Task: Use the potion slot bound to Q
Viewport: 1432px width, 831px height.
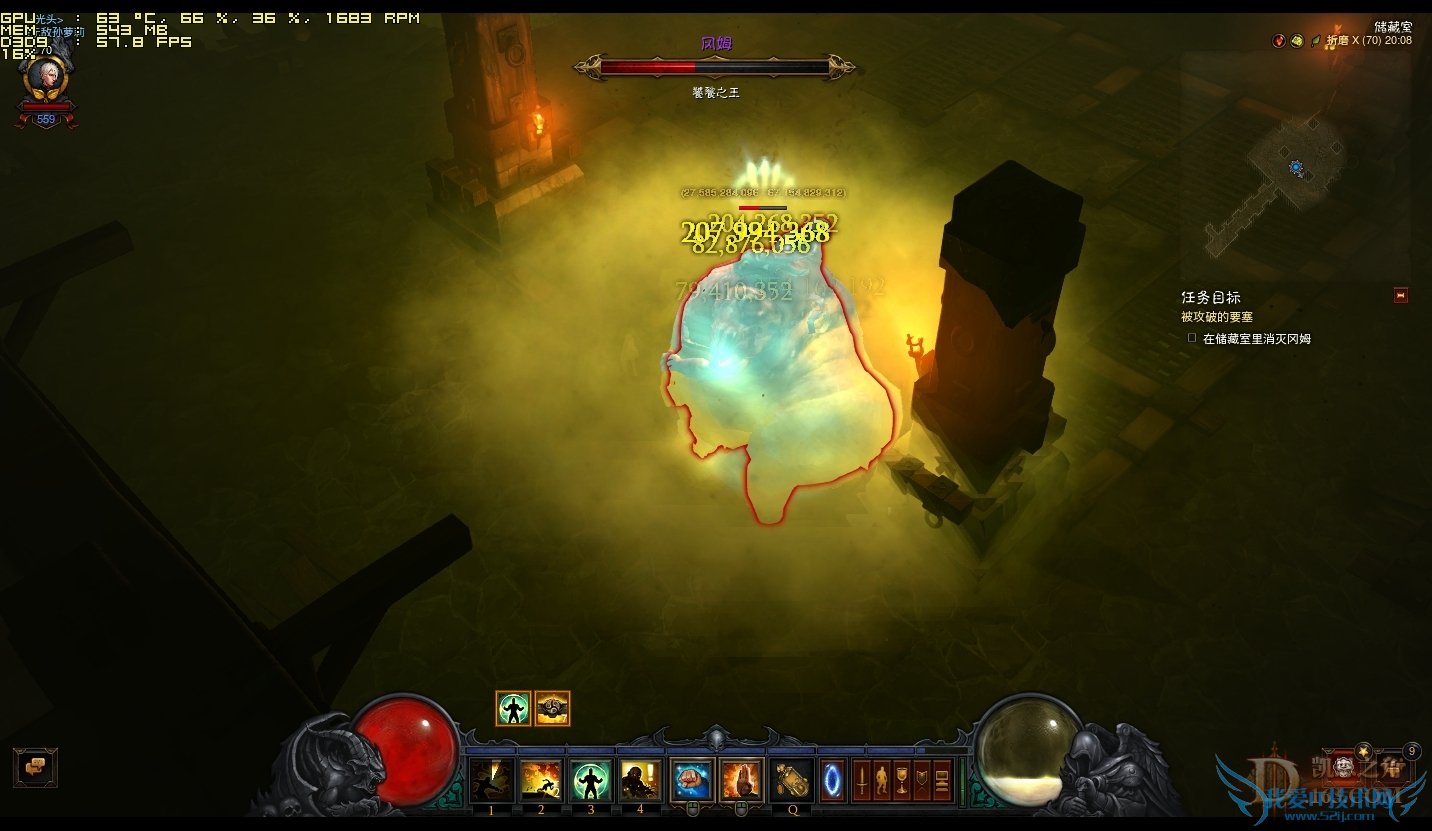Action: pos(793,780)
